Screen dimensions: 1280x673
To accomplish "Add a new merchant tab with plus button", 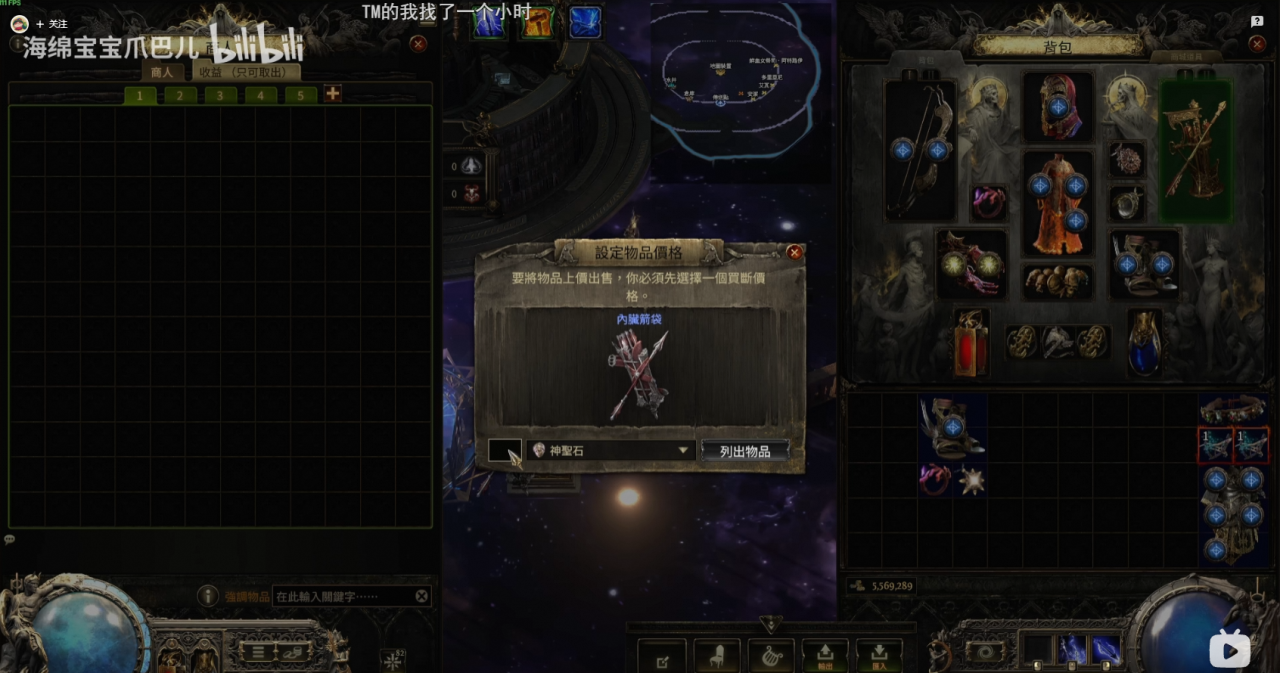I will click(332, 94).
